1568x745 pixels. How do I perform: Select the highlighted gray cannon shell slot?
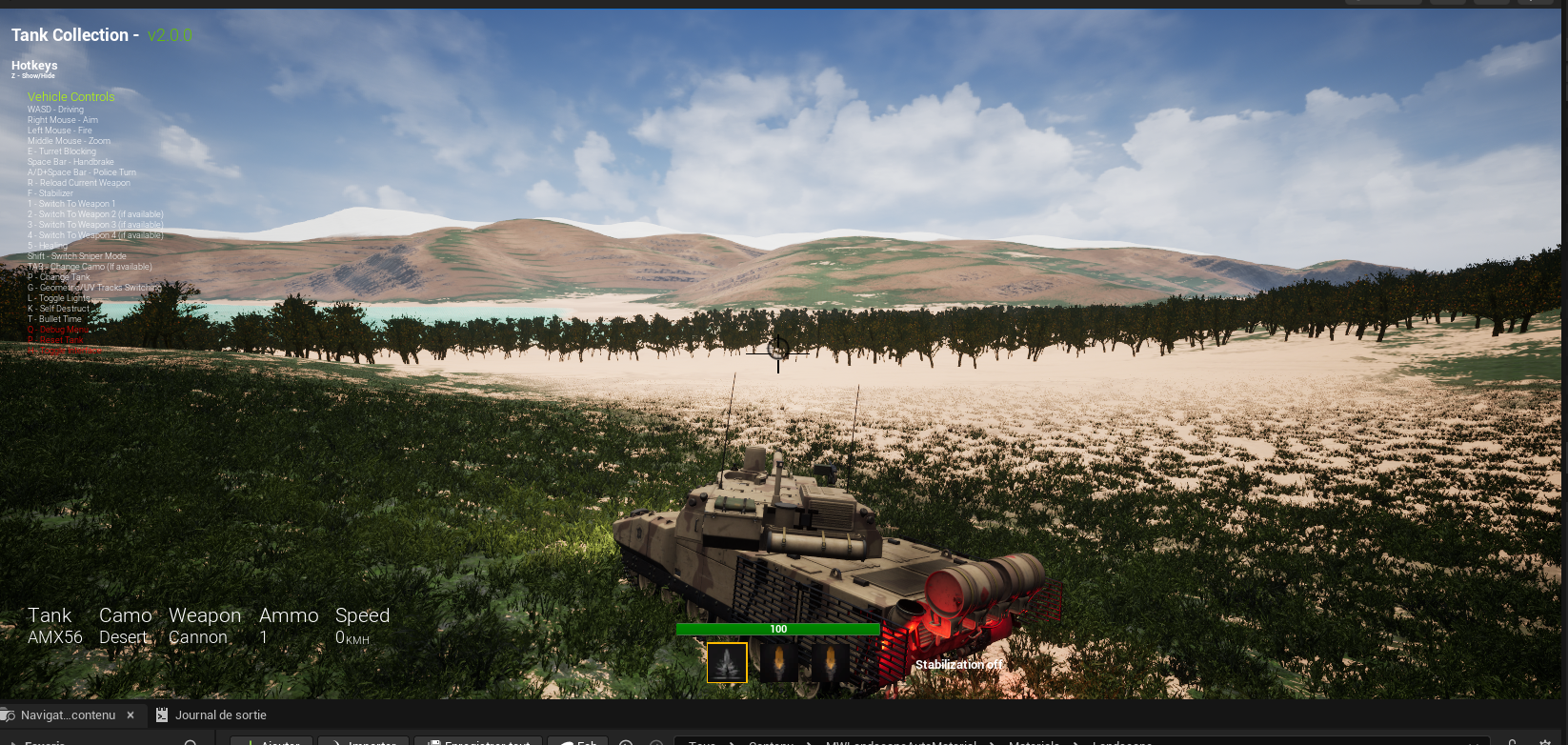tap(727, 663)
